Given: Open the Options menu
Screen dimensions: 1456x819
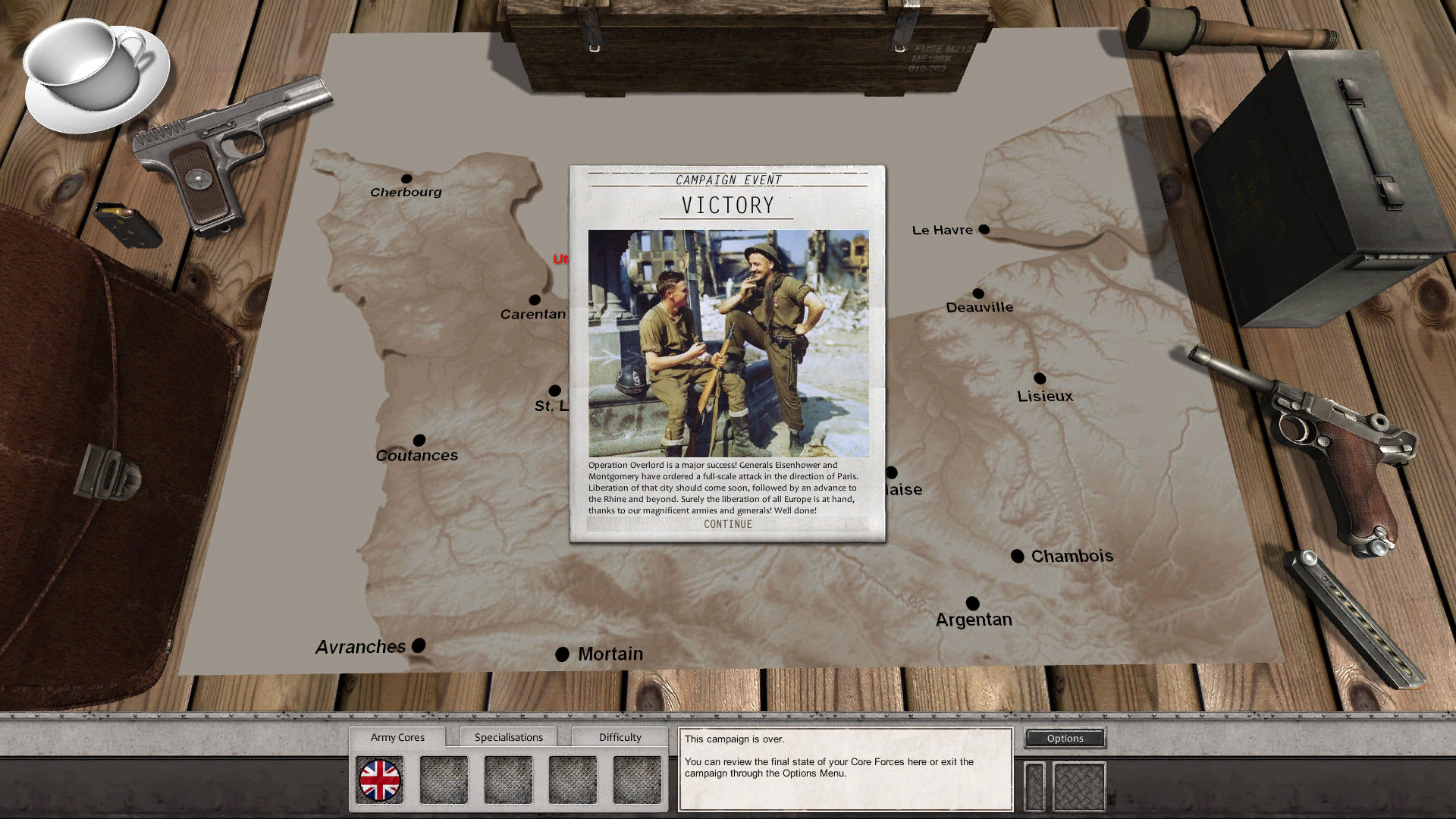Looking at the screenshot, I should click(x=1064, y=738).
